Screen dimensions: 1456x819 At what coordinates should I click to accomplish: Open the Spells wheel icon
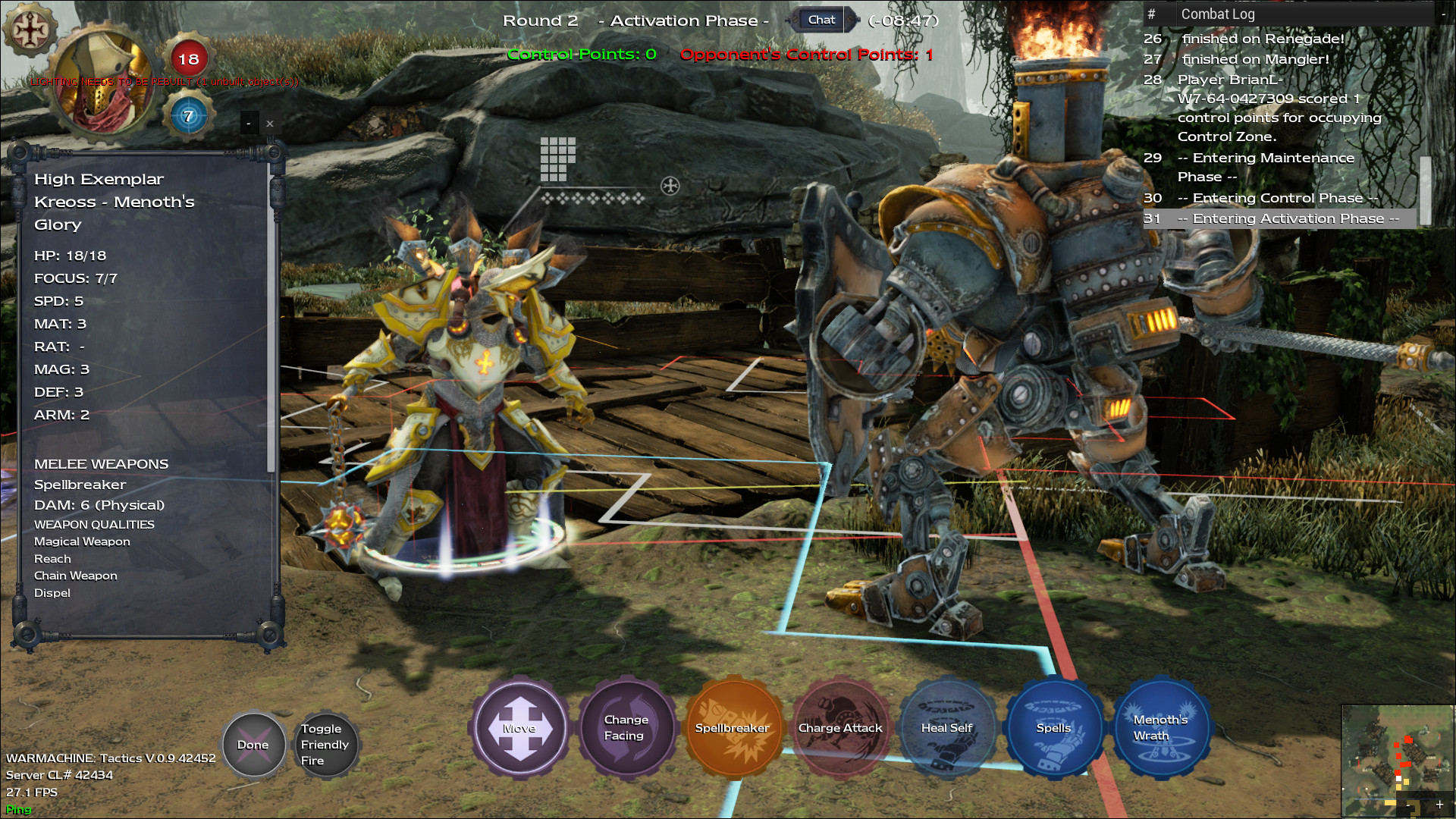coord(1055,728)
